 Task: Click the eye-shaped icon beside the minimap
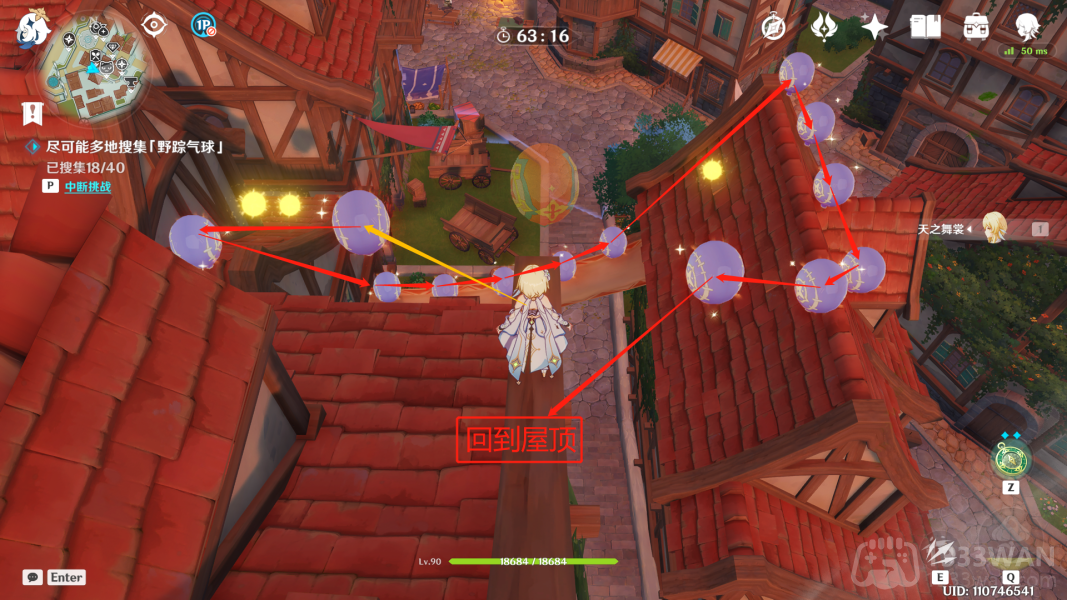point(153,24)
